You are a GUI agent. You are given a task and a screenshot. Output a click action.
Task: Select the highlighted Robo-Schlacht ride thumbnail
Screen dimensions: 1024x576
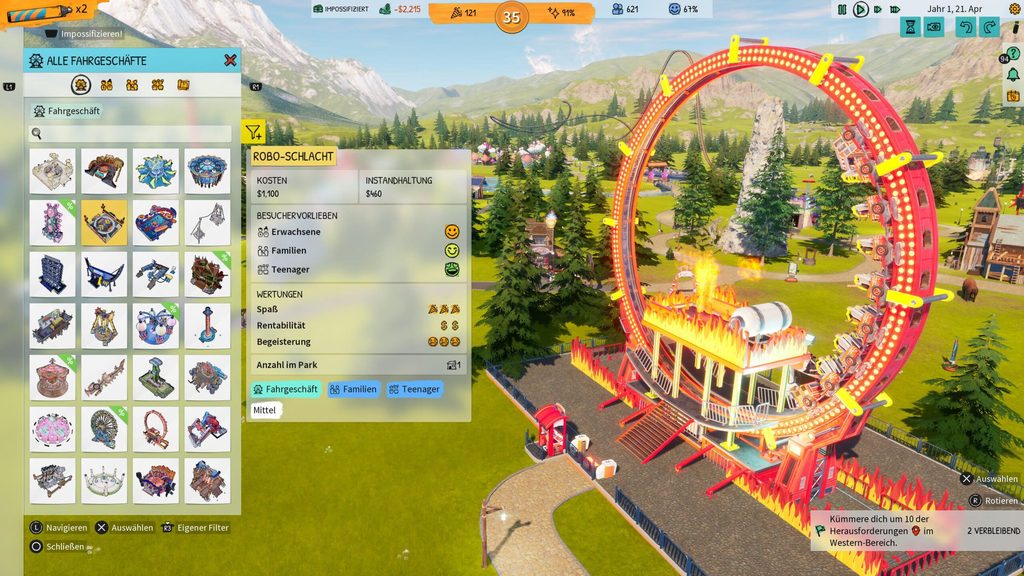click(x=104, y=222)
